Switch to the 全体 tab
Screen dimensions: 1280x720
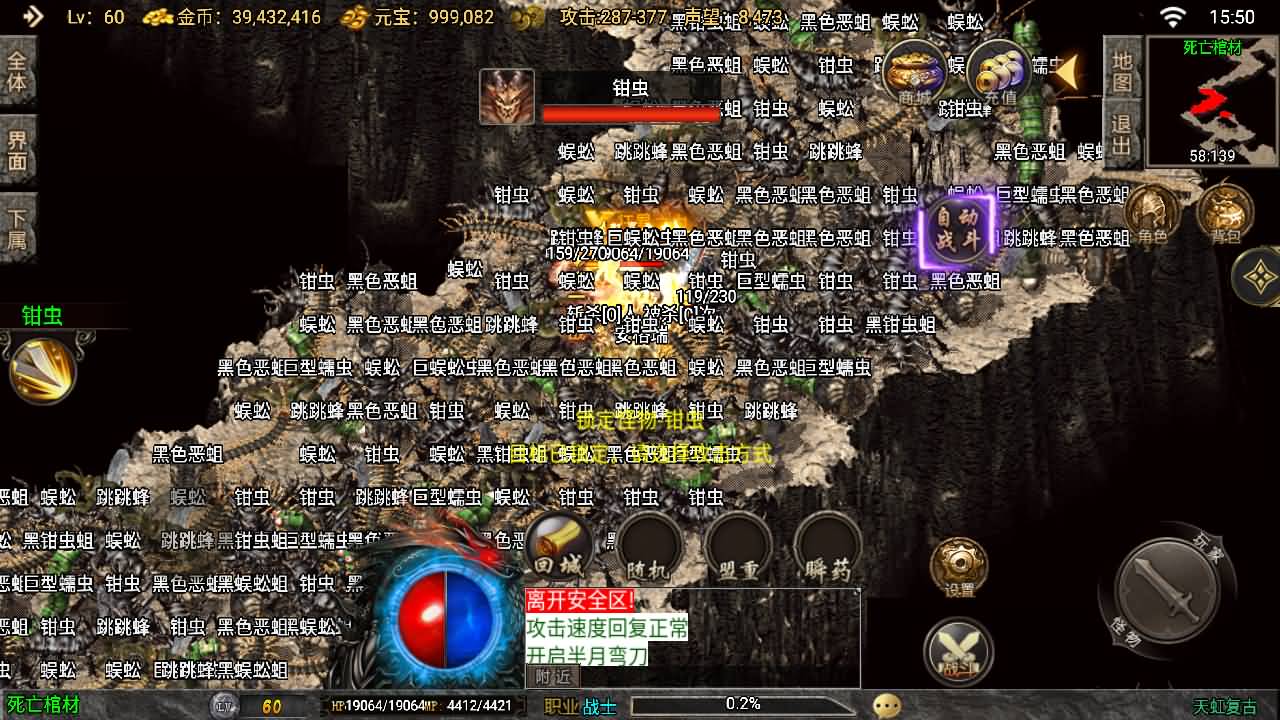(17, 71)
